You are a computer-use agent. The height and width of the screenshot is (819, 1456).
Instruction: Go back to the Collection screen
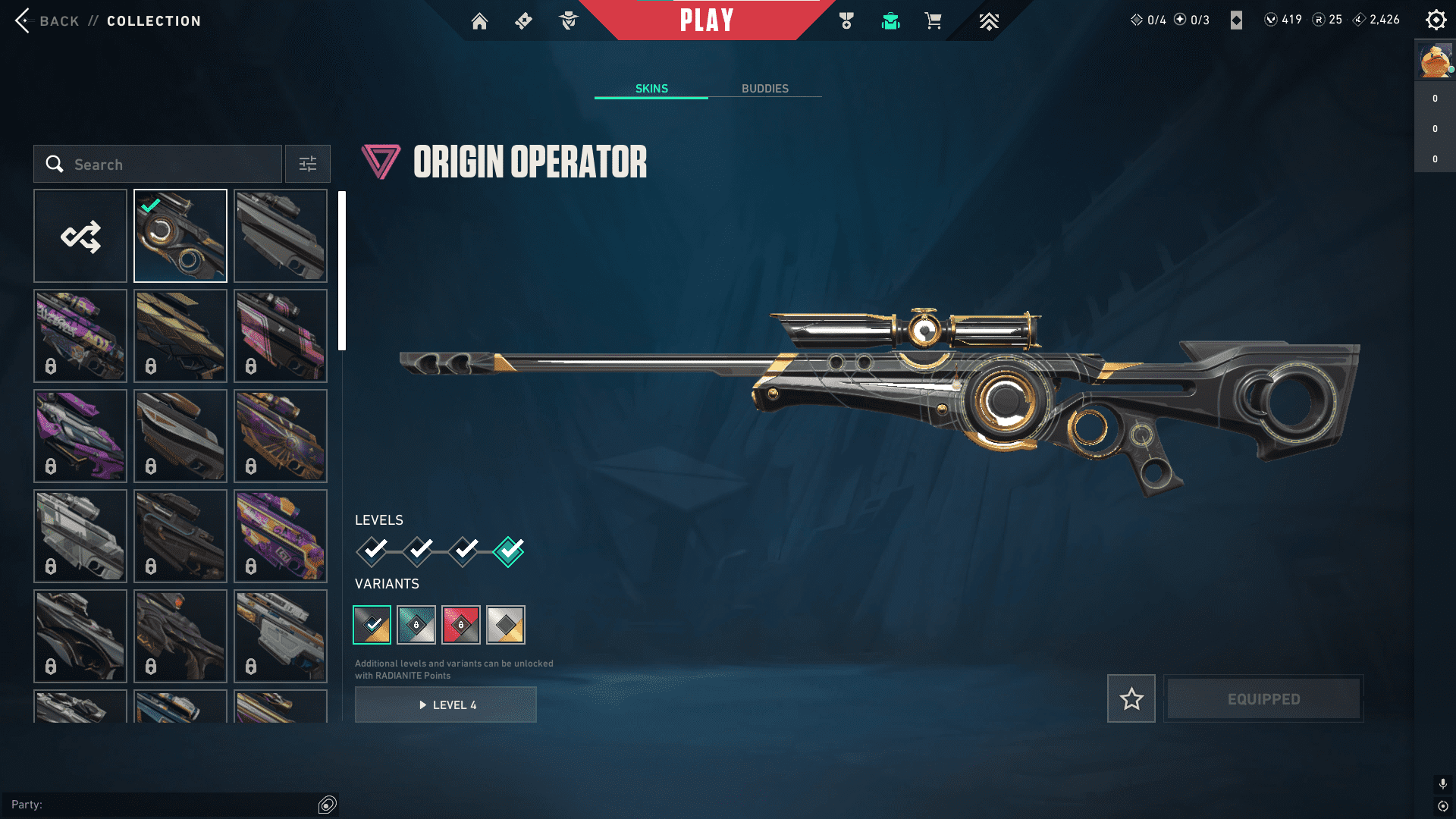click(x=45, y=21)
